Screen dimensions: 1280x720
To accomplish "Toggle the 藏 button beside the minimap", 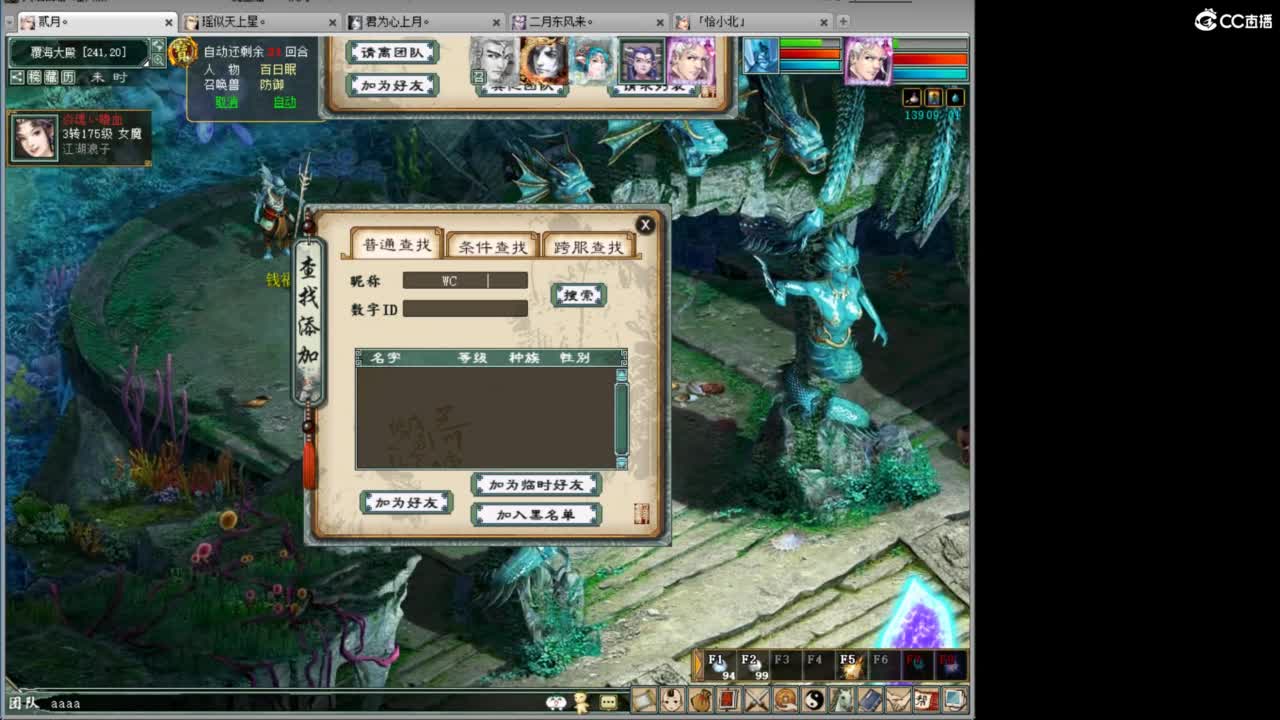I will click(x=50, y=75).
